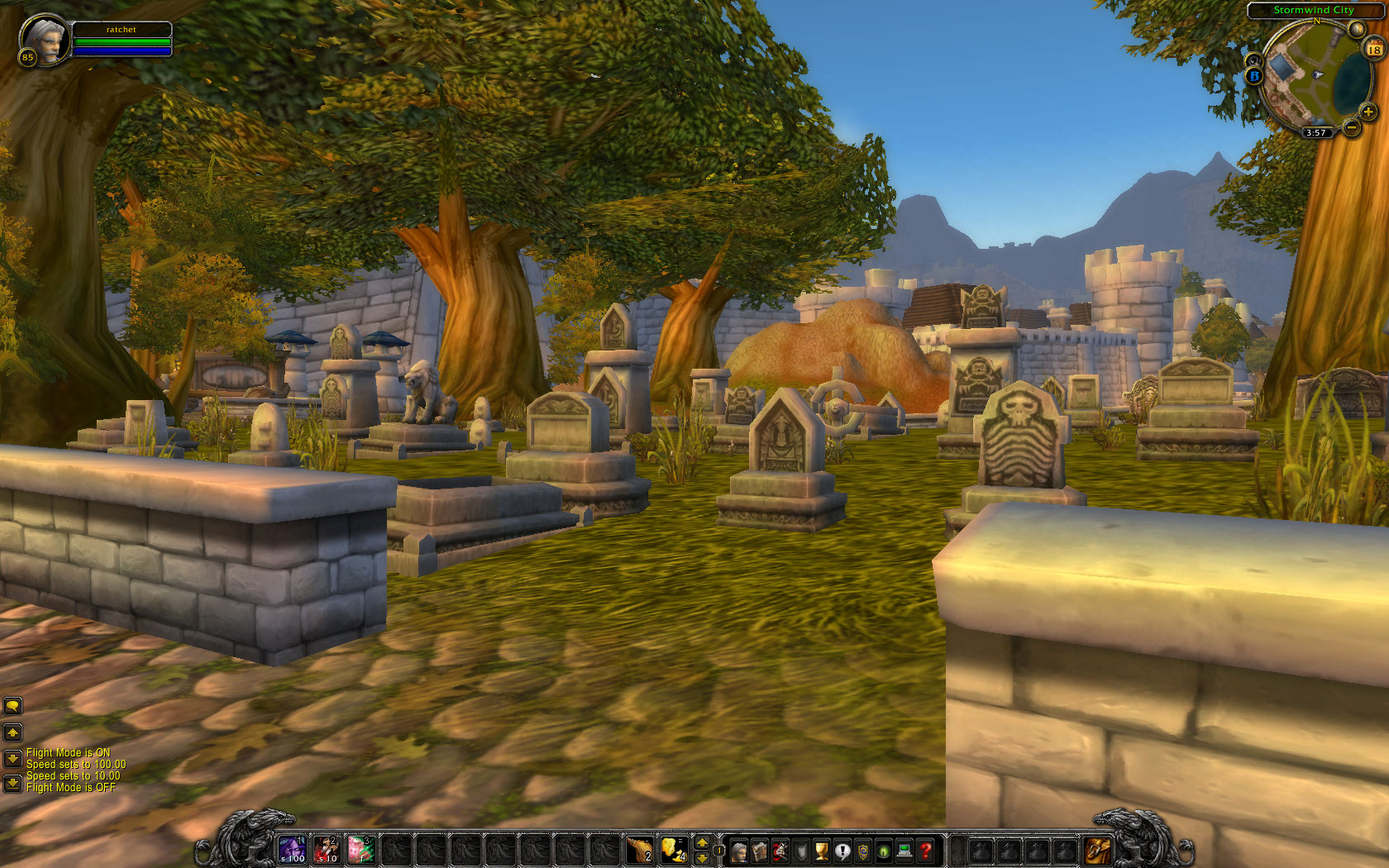Screen dimensions: 1389x868
Task: Zoom in the minimap with plus button
Action: pyautogui.click(x=1368, y=112)
